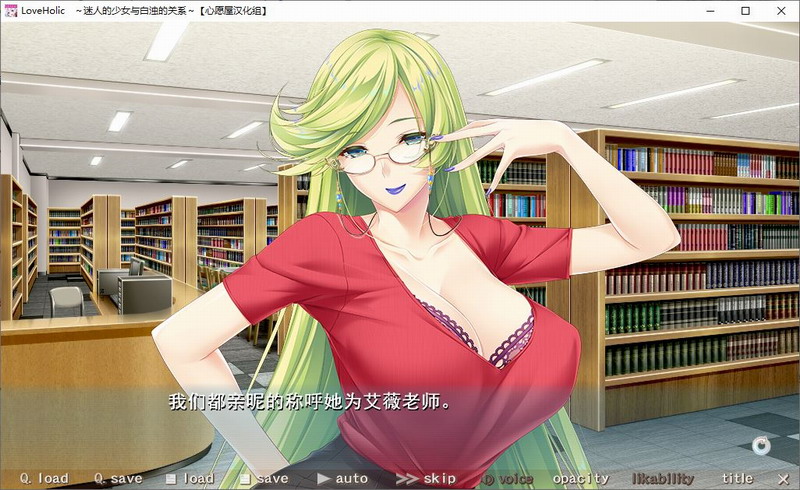This screenshot has height=490, width=800.
Task: Activate the skip dialogue button
Action: click(426, 479)
